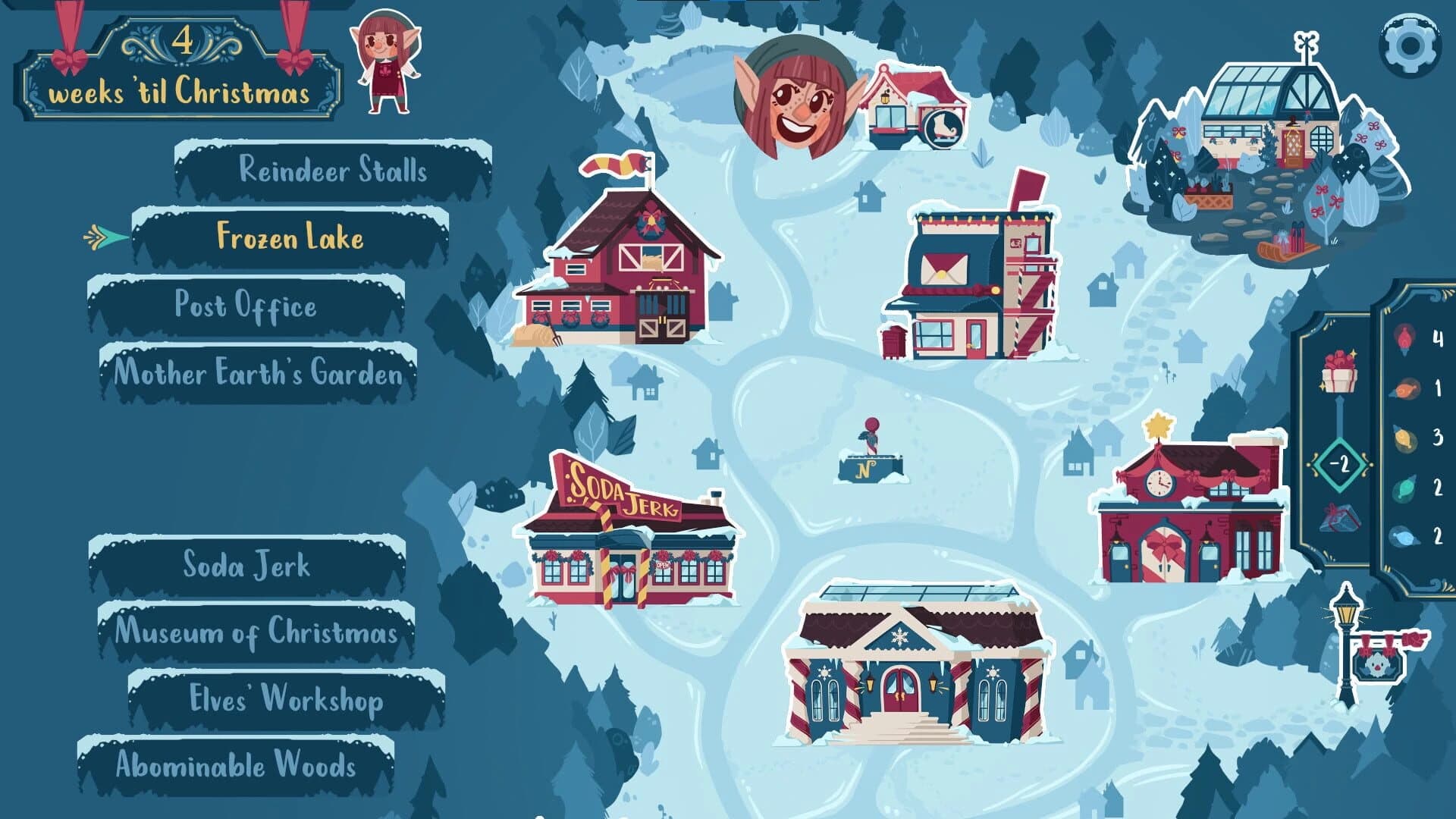Click the gift box icon in the right panel
Screen dimensions: 1456x819
[1338, 373]
